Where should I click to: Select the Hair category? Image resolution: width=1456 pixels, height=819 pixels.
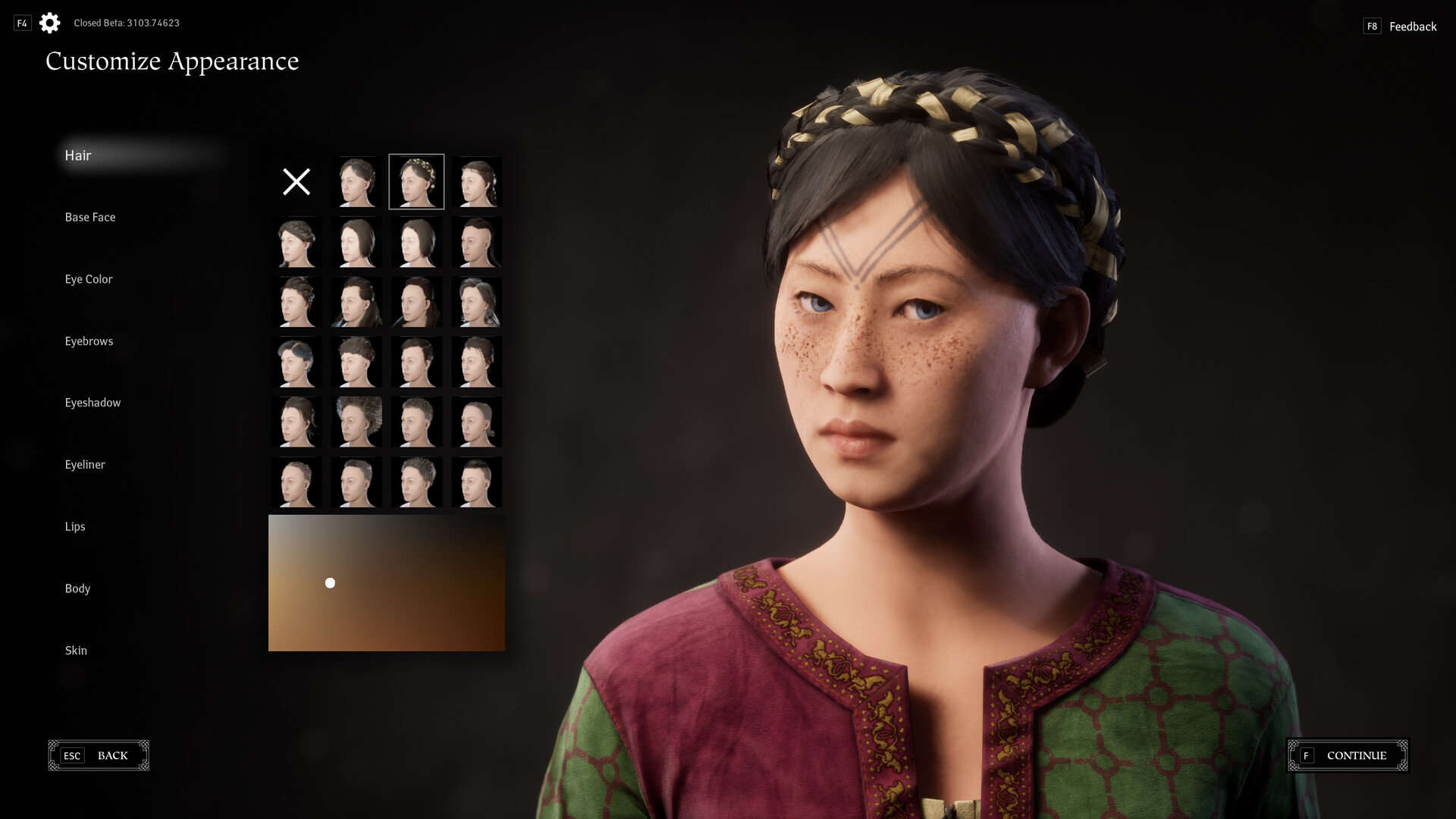click(x=78, y=155)
